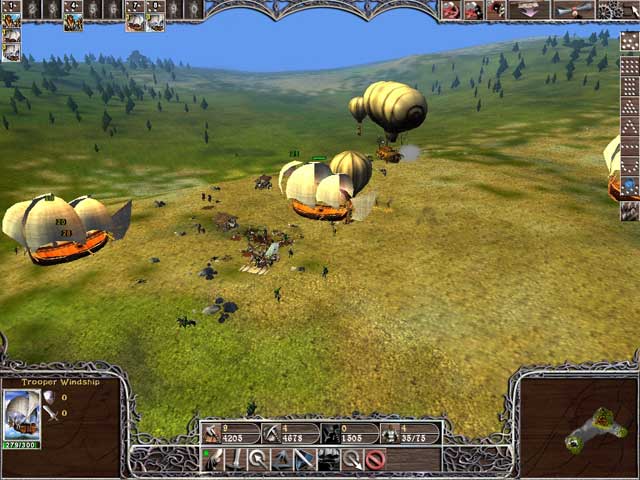Viewport: 640px width, 480px height.
Task: Click the red shield icon in the top bar
Action: [452, 10]
